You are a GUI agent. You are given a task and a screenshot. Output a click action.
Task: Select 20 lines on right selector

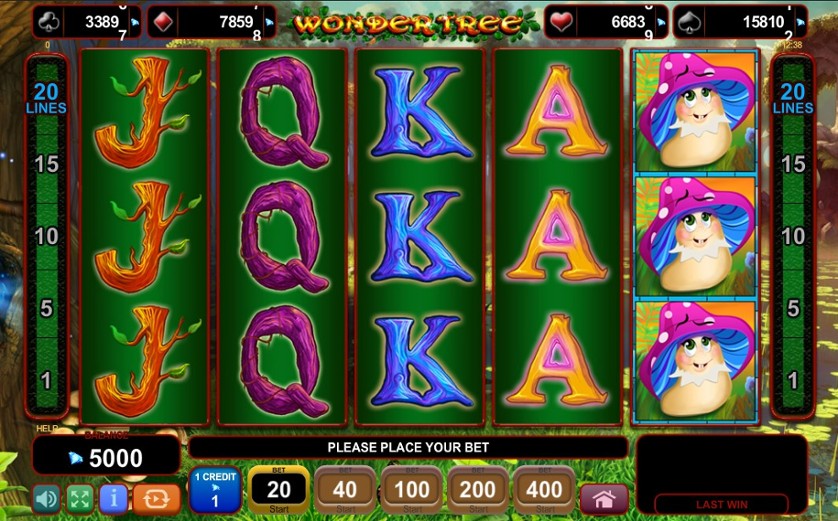tap(793, 99)
